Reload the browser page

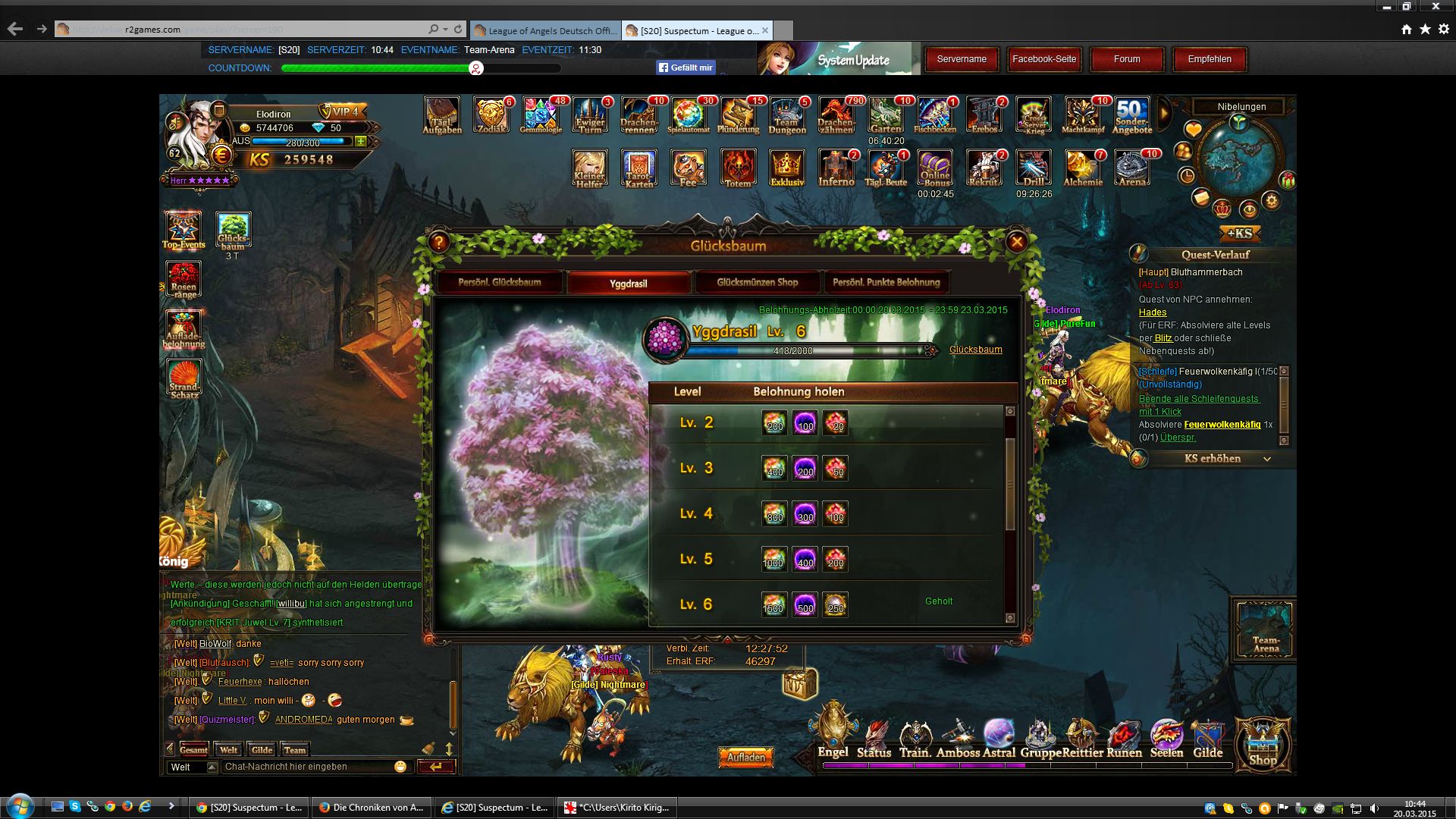[x=458, y=30]
